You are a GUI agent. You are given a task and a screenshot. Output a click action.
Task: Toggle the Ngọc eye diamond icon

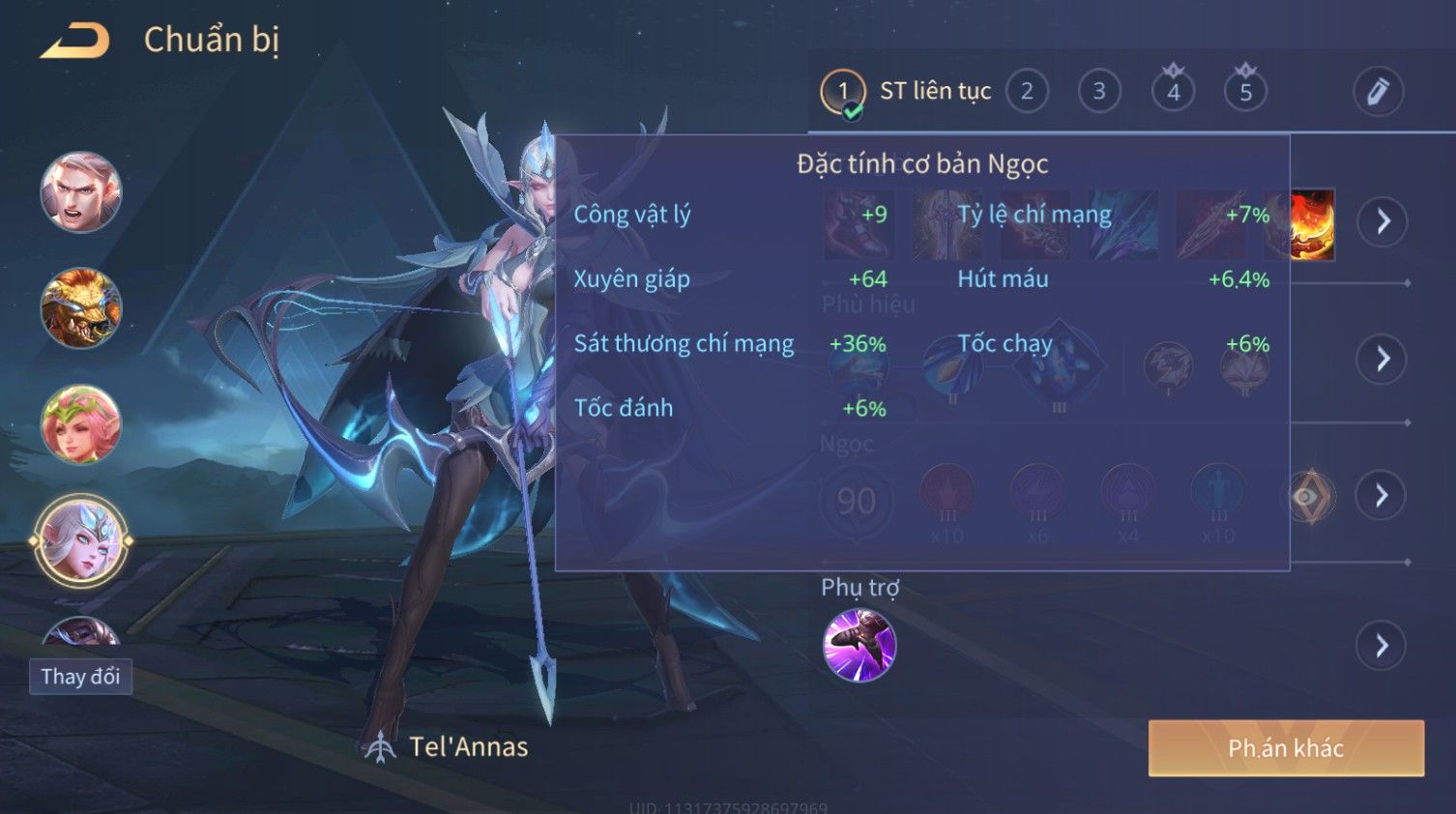click(x=1310, y=496)
